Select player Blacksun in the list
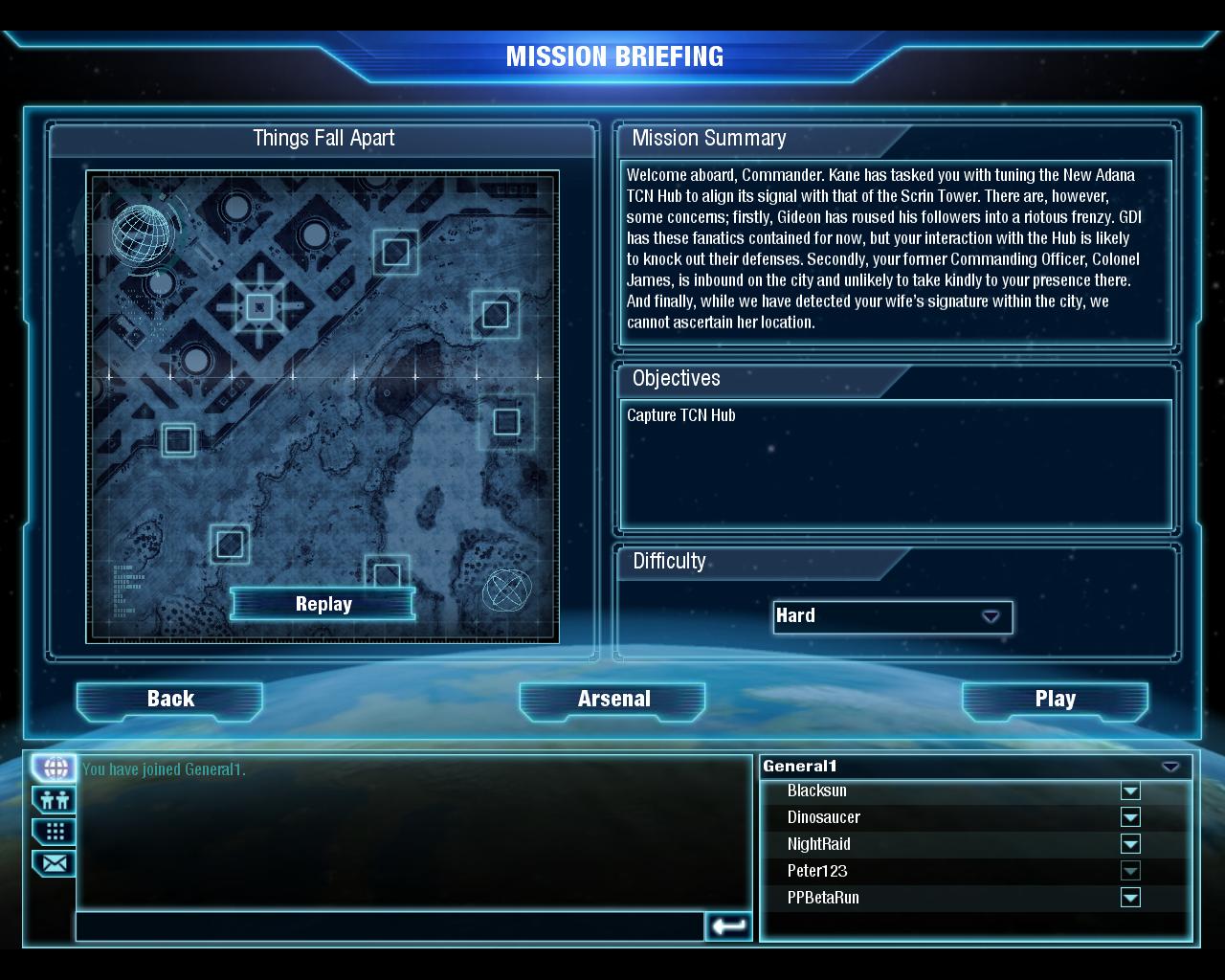1225x980 pixels. coord(817,791)
